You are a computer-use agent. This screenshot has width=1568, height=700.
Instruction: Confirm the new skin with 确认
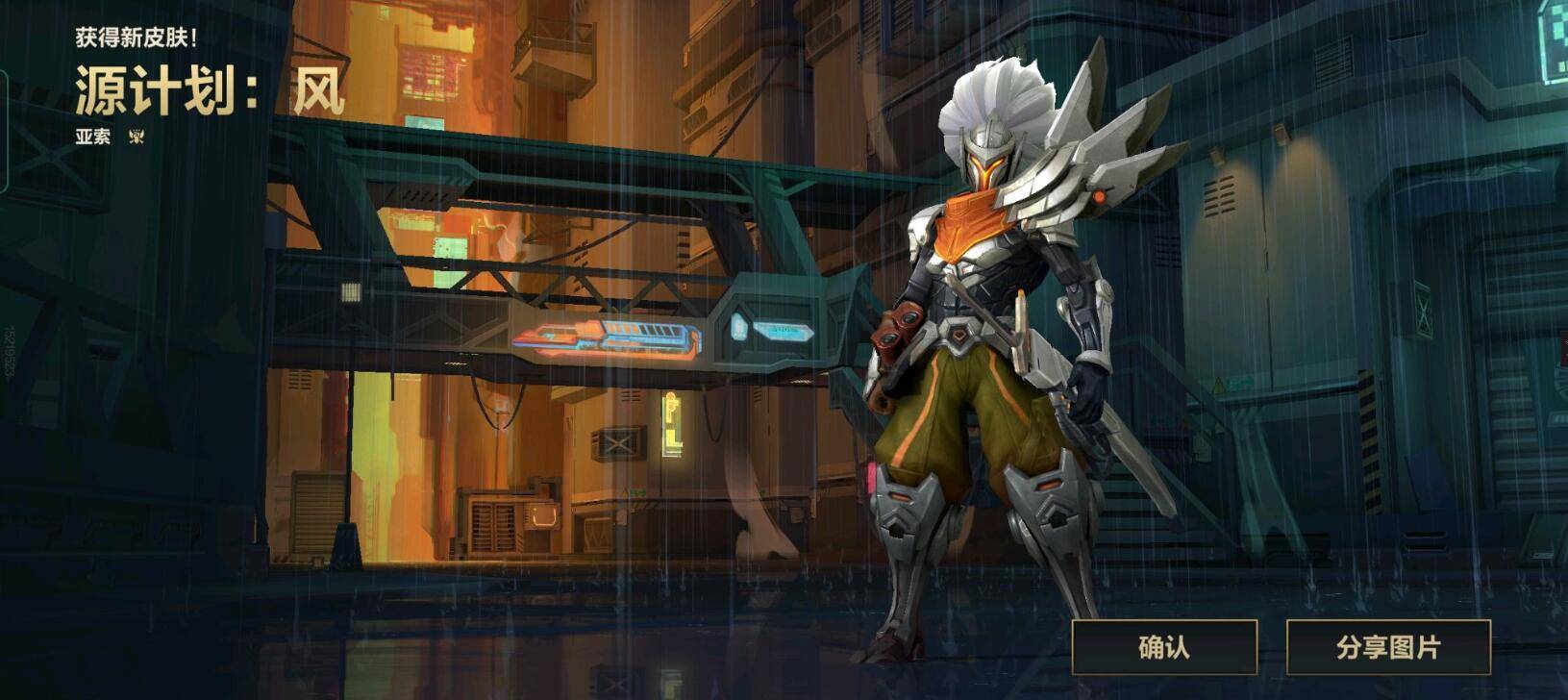click(x=1164, y=647)
